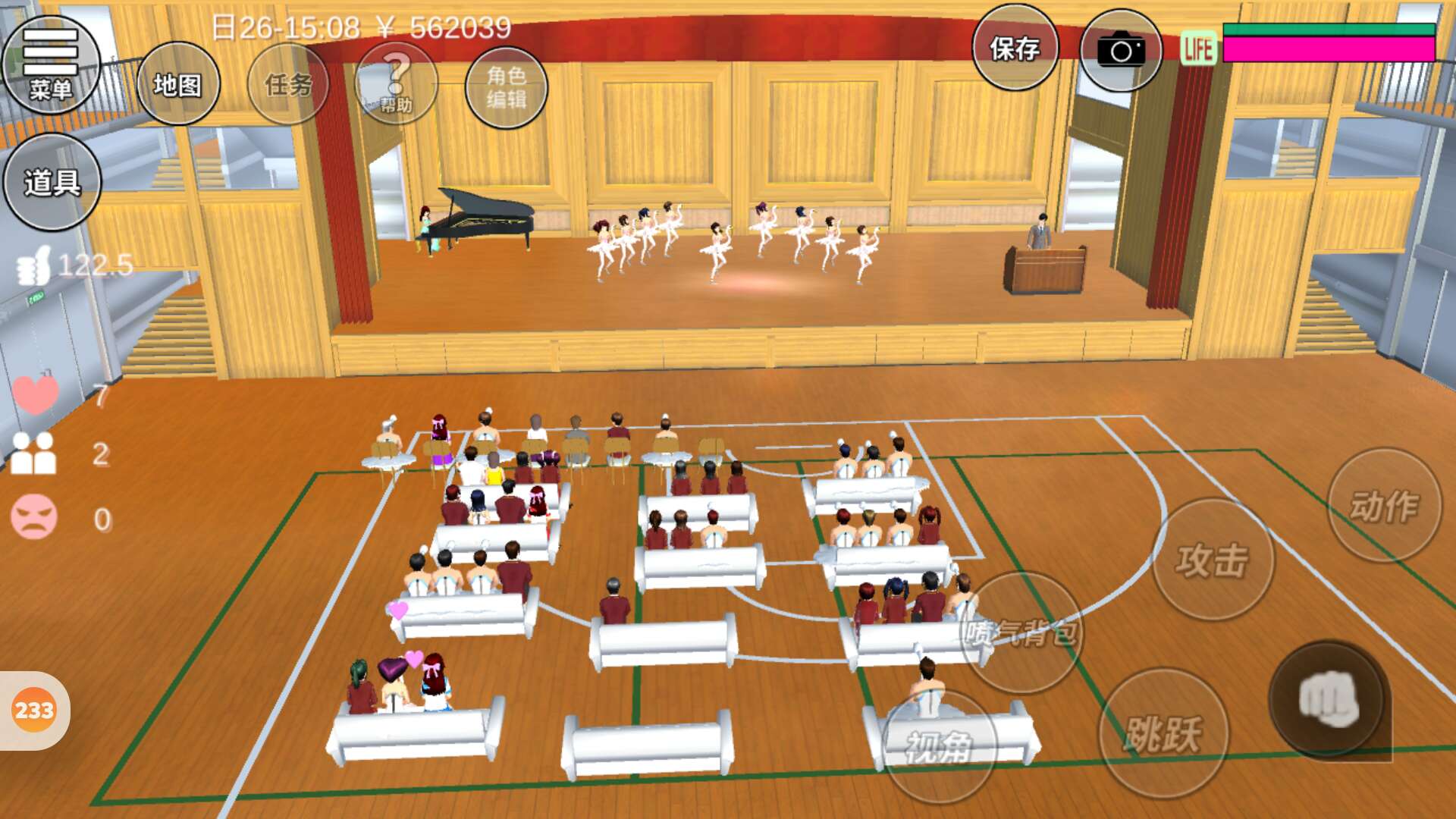Click the 保存 save button
Image resolution: width=1456 pixels, height=819 pixels.
tap(1015, 49)
